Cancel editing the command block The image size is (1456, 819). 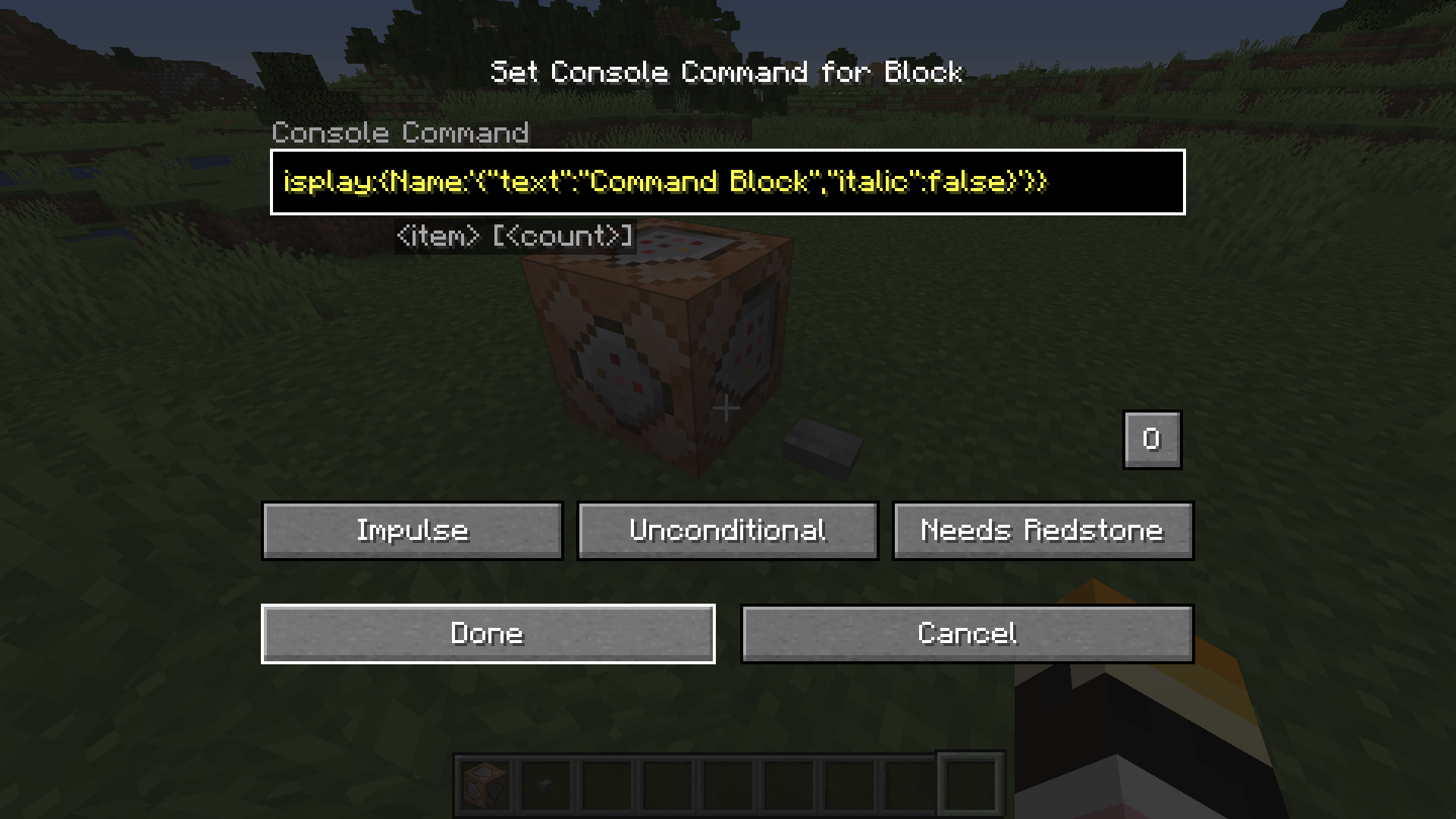point(967,633)
